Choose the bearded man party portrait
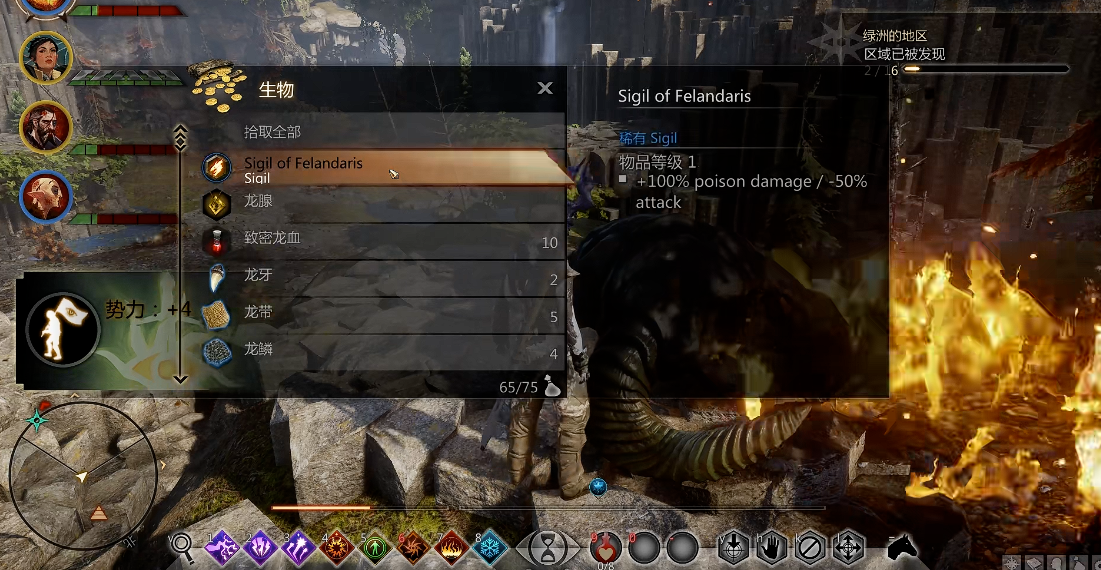 pos(46,127)
